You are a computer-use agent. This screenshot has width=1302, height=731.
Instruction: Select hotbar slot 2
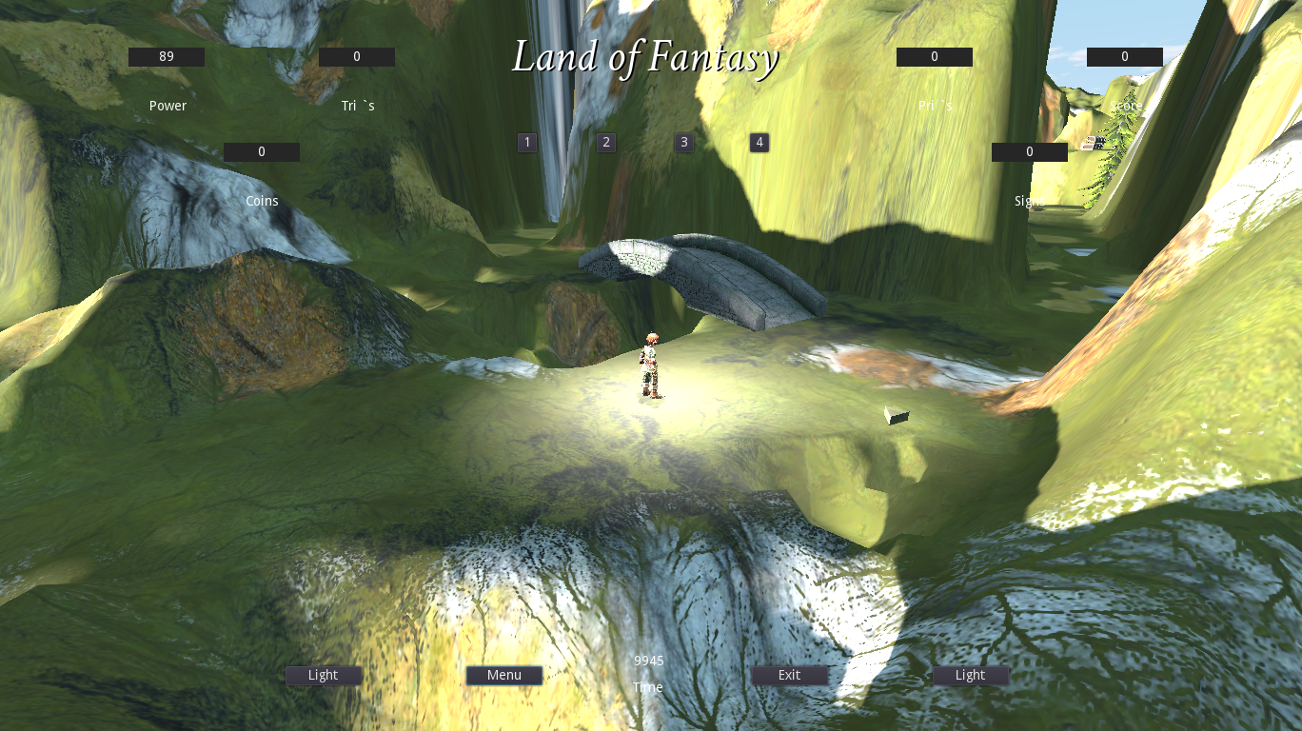click(x=605, y=142)
